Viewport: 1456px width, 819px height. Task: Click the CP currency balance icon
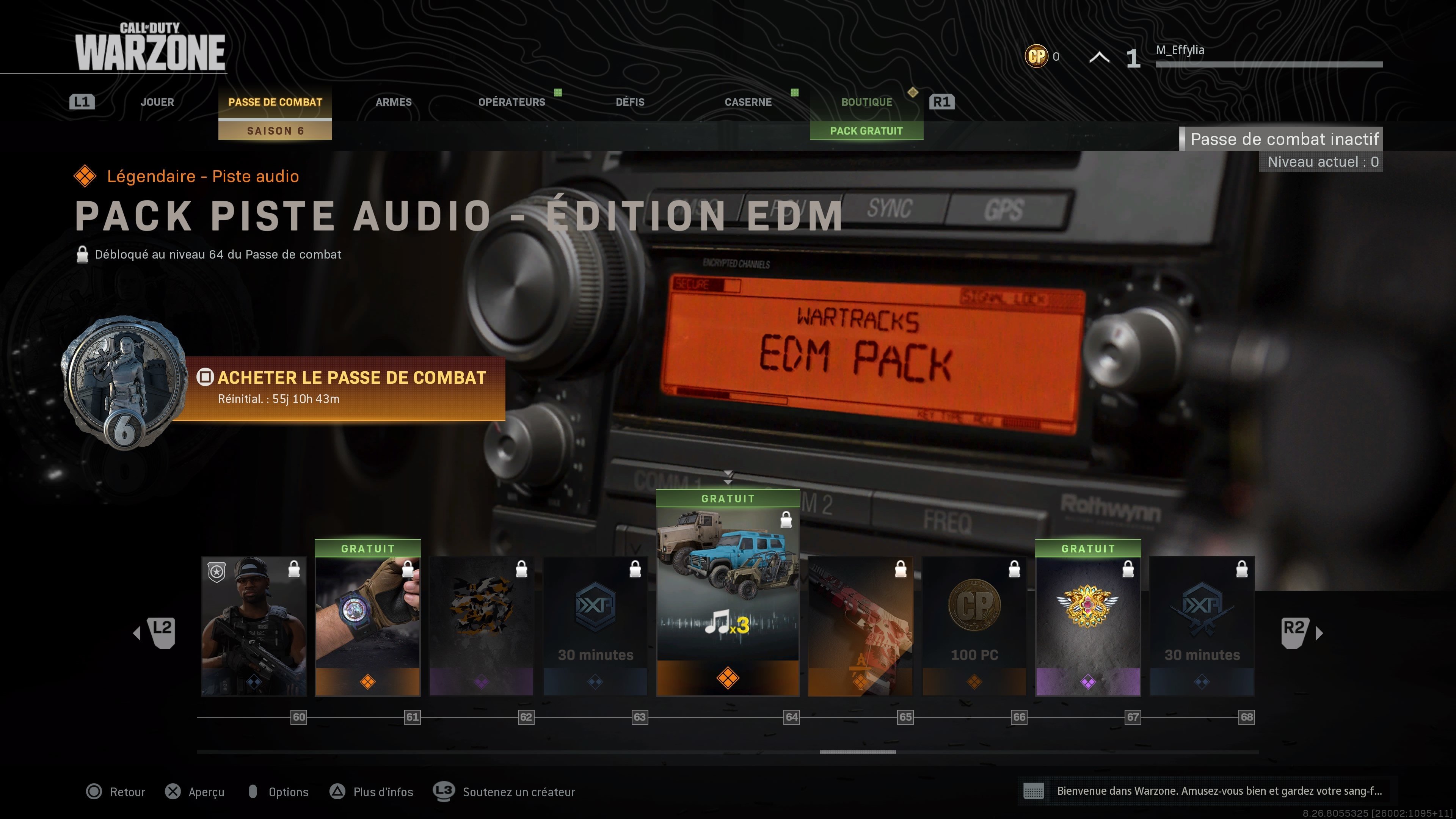[1037, 56]
